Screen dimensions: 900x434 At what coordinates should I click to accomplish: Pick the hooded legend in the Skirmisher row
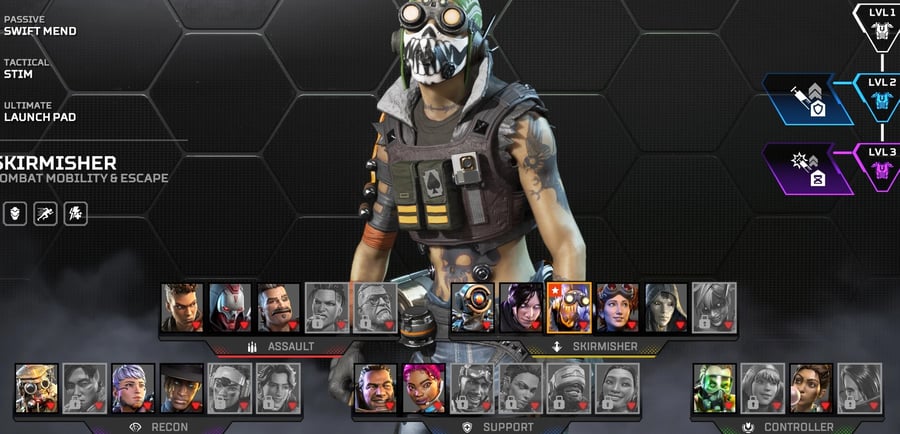coord(665,306)
